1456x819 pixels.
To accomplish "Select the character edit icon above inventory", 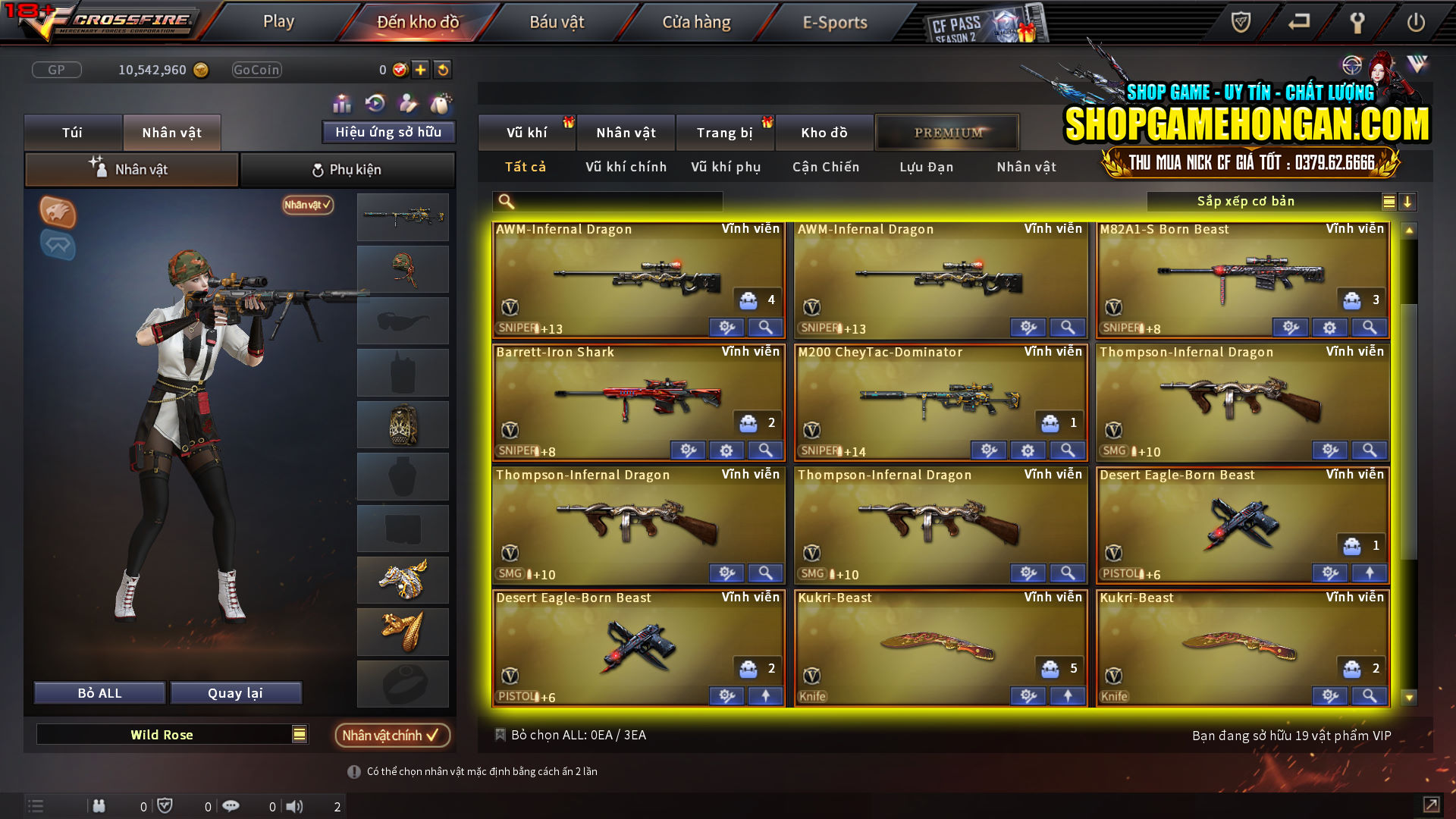I will tap(407, 102).
